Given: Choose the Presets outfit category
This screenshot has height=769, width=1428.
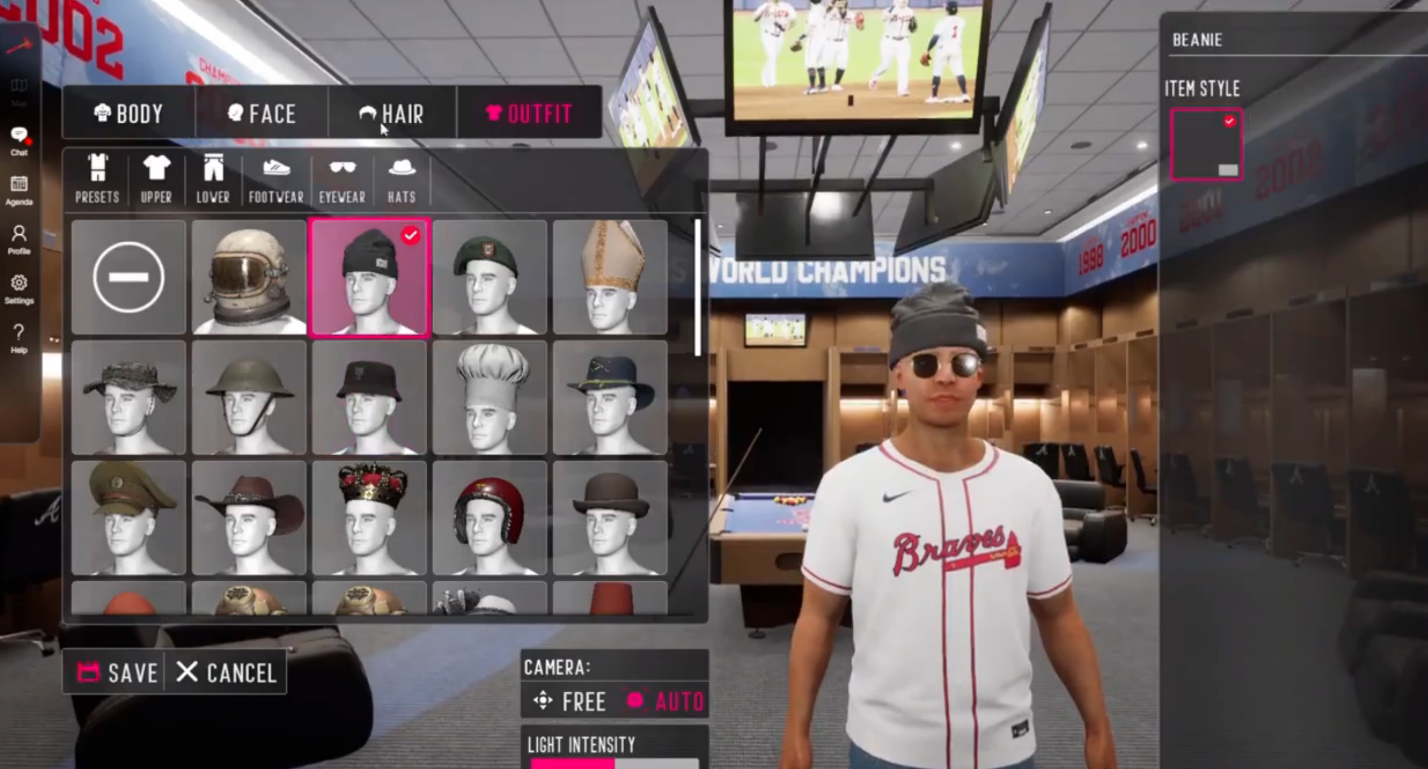Looking at the screenshot, I should [97, 179].
